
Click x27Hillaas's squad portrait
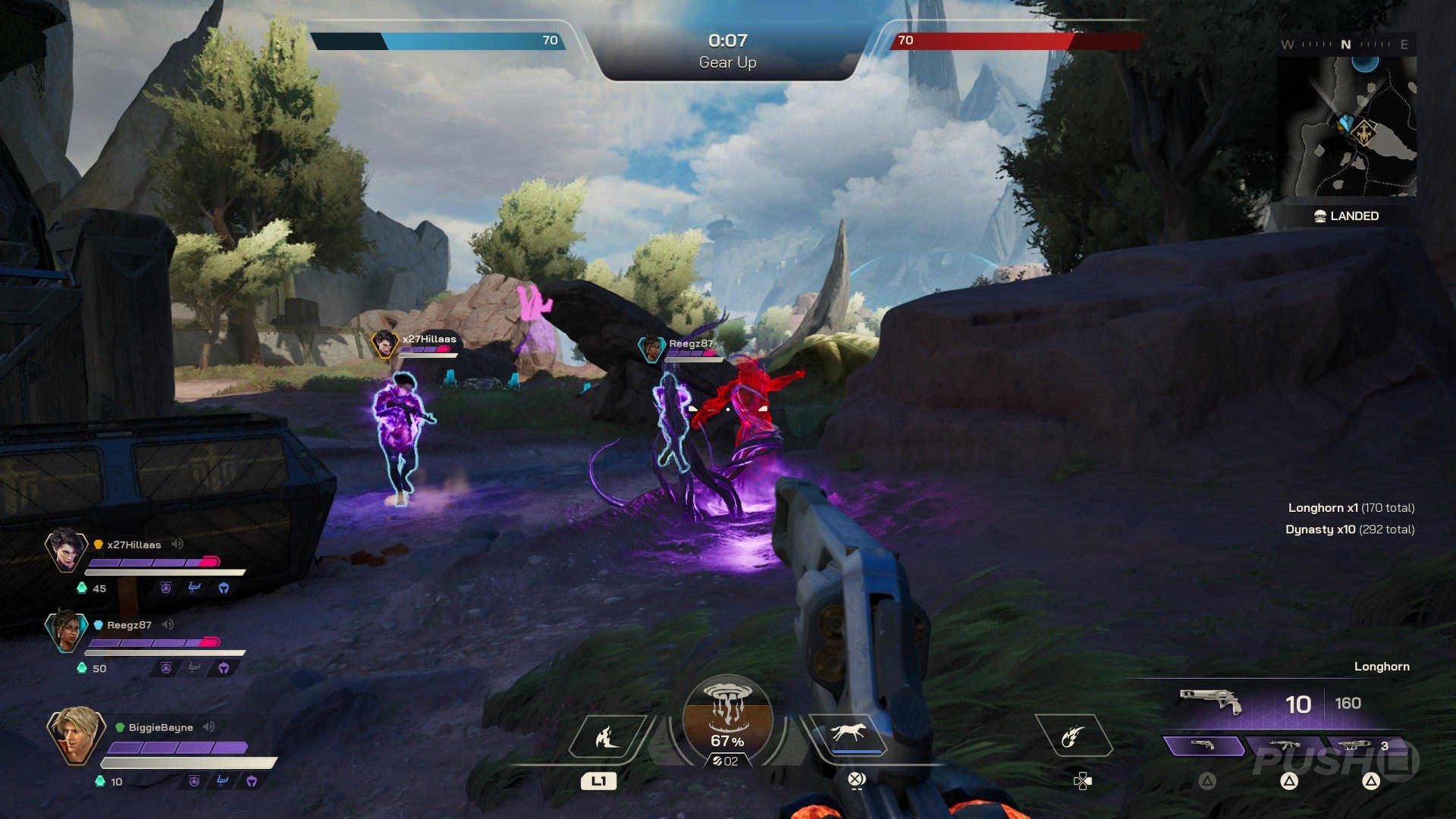click(66, 549)
